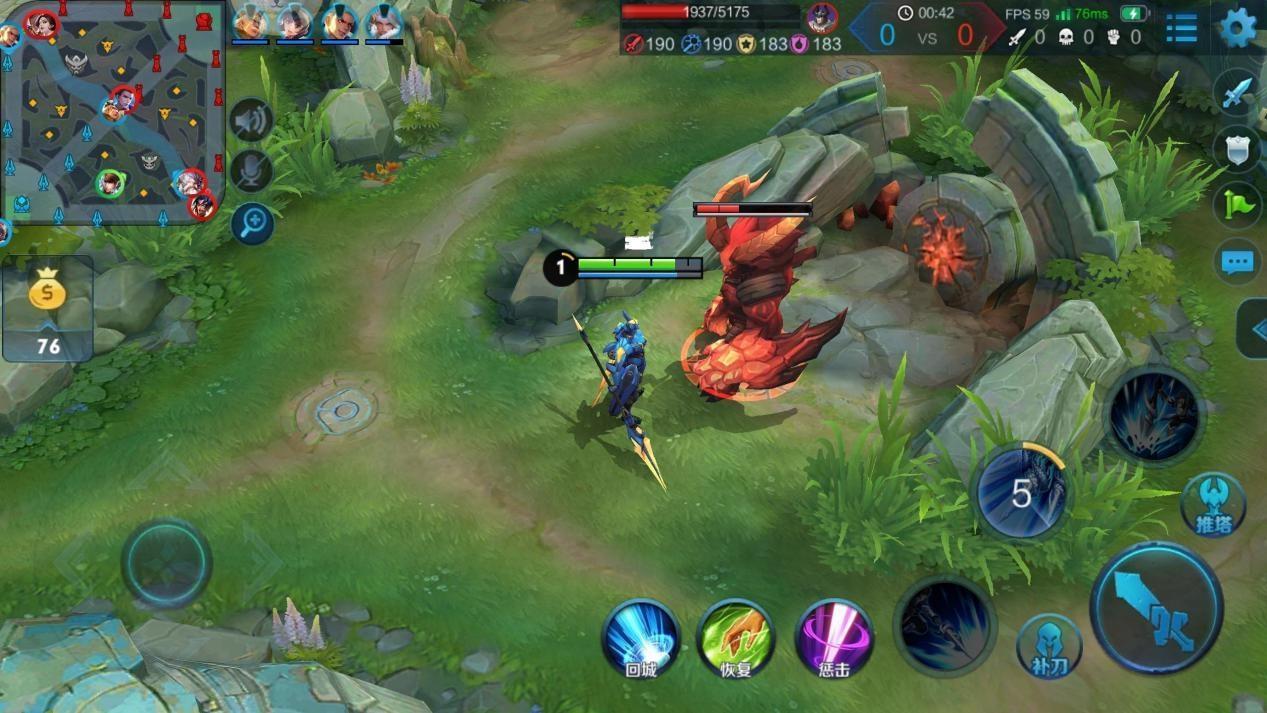Expand the side panel arrow tab
1267x713 pixels.
(1253, 329)
